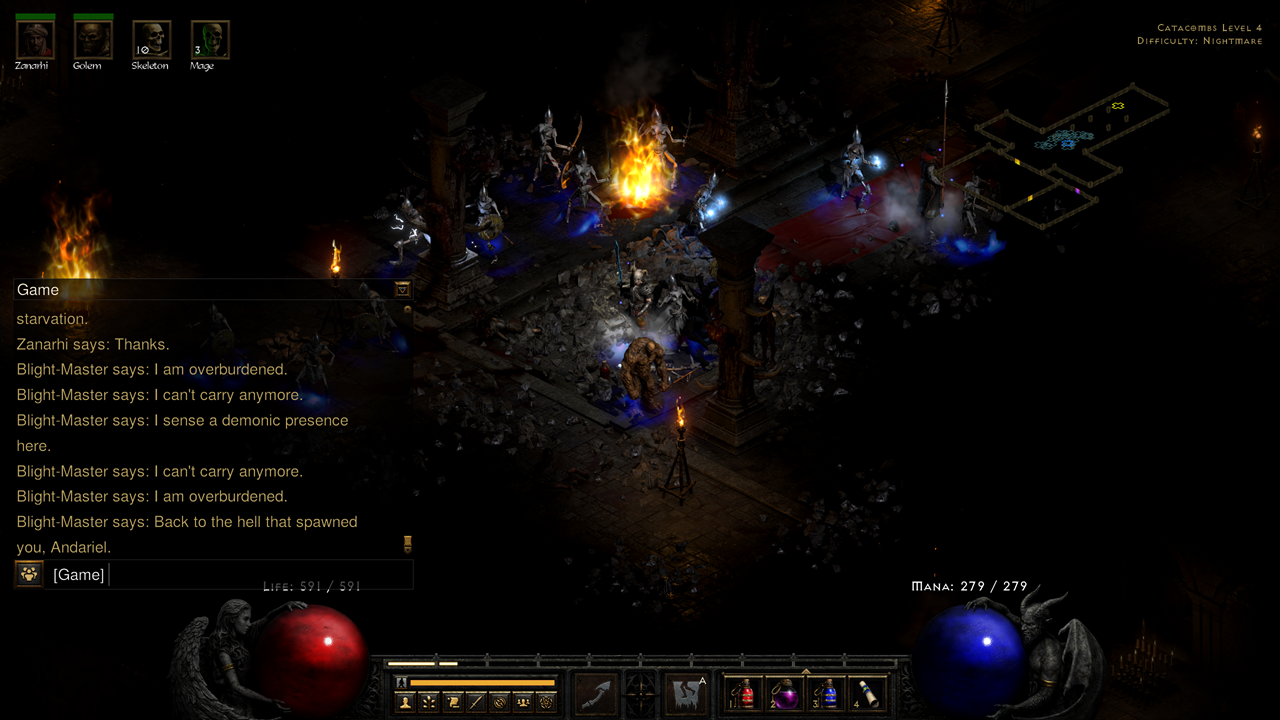Open the Character screen icon
Screen dimensions: 1280x720
404,702
